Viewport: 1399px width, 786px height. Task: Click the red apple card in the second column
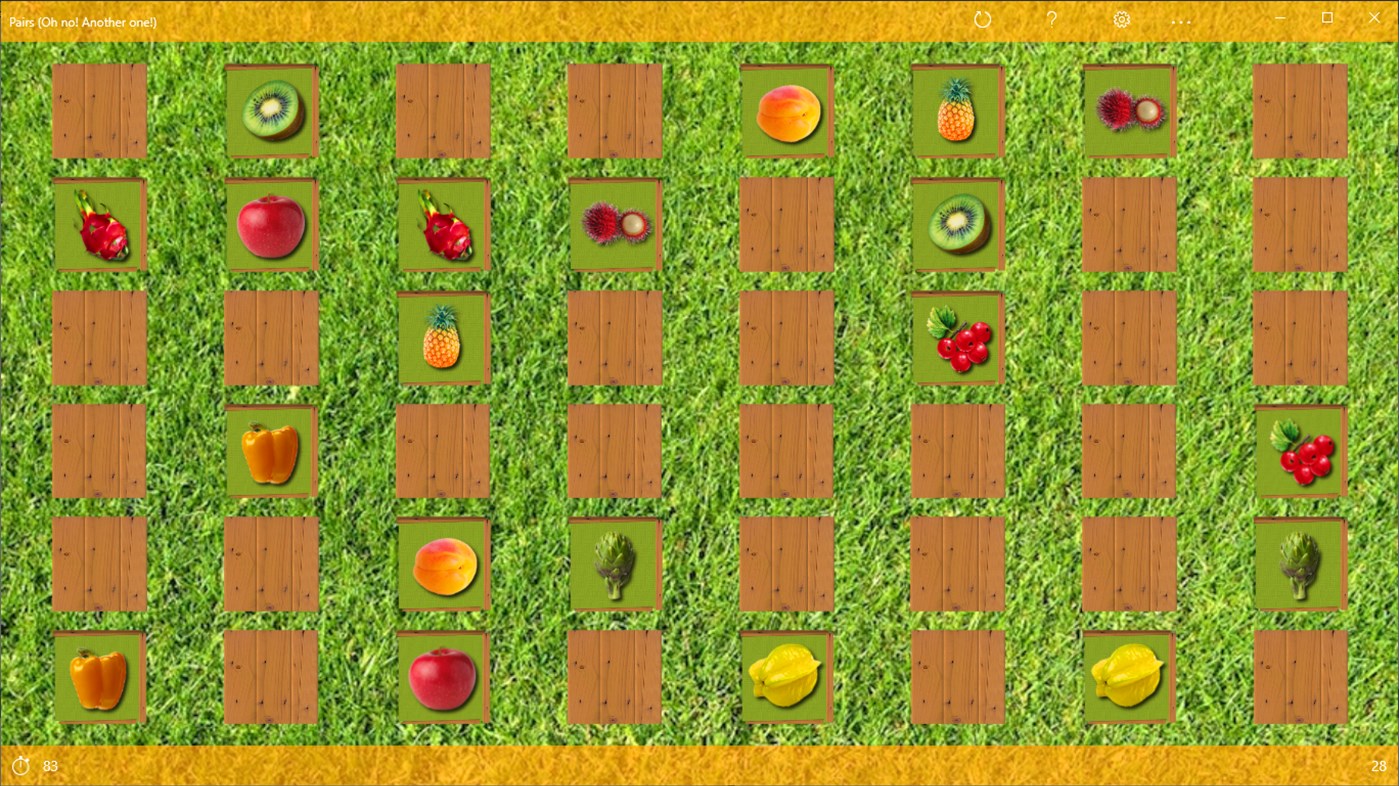coord(271,223)
